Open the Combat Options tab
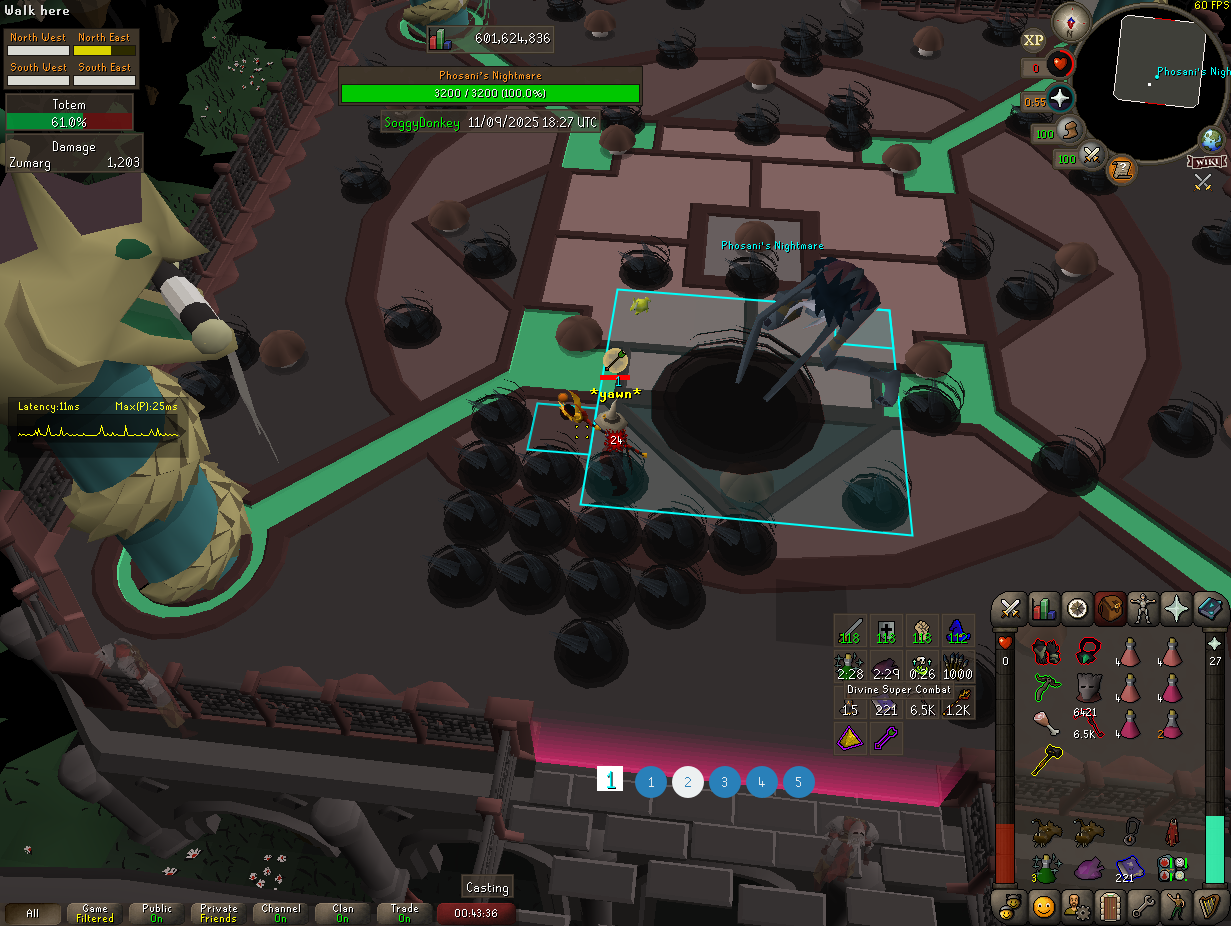This screenshot has width=1231, height=926. click(1009, 608)
